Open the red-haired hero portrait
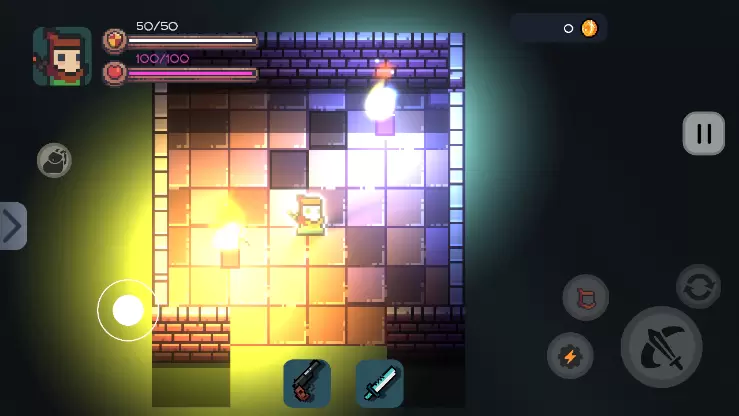This screenshot has width=739, height=416. pyautogui.click(x=62, y=56)
